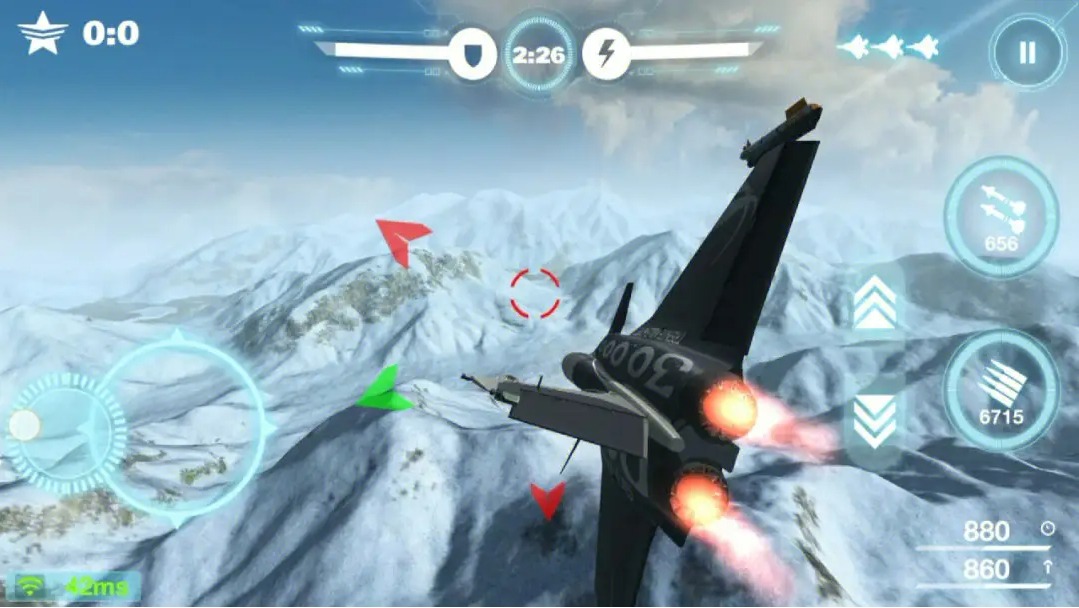The image size is (1079, 608).
Task: Fire missiles using the 656 missile button
Action: [1001, 217]
